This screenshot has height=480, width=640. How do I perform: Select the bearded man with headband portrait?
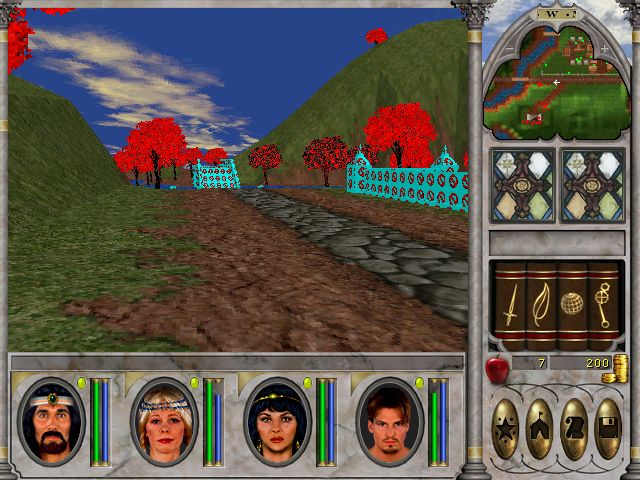click(52, 422)
